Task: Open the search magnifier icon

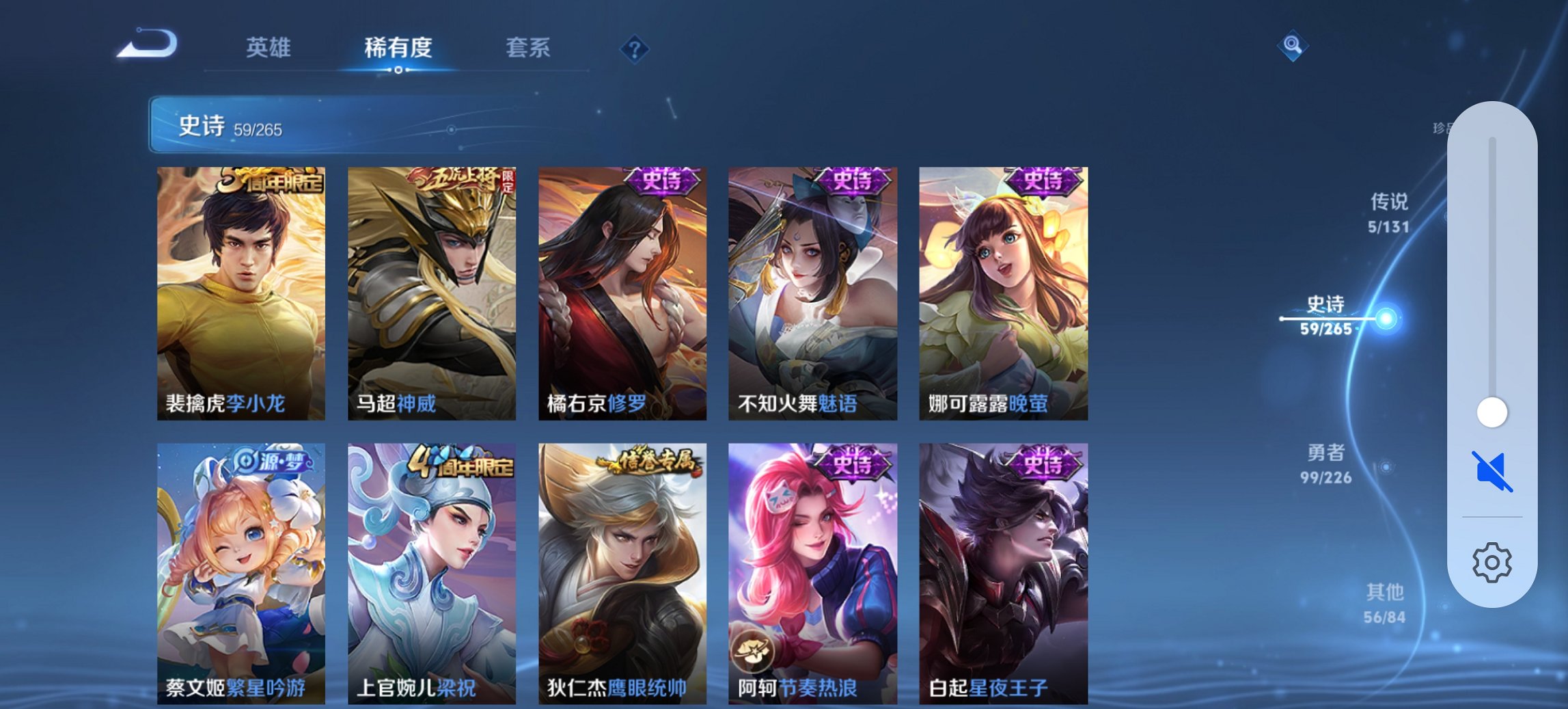Action: (x=1293, y=46)
